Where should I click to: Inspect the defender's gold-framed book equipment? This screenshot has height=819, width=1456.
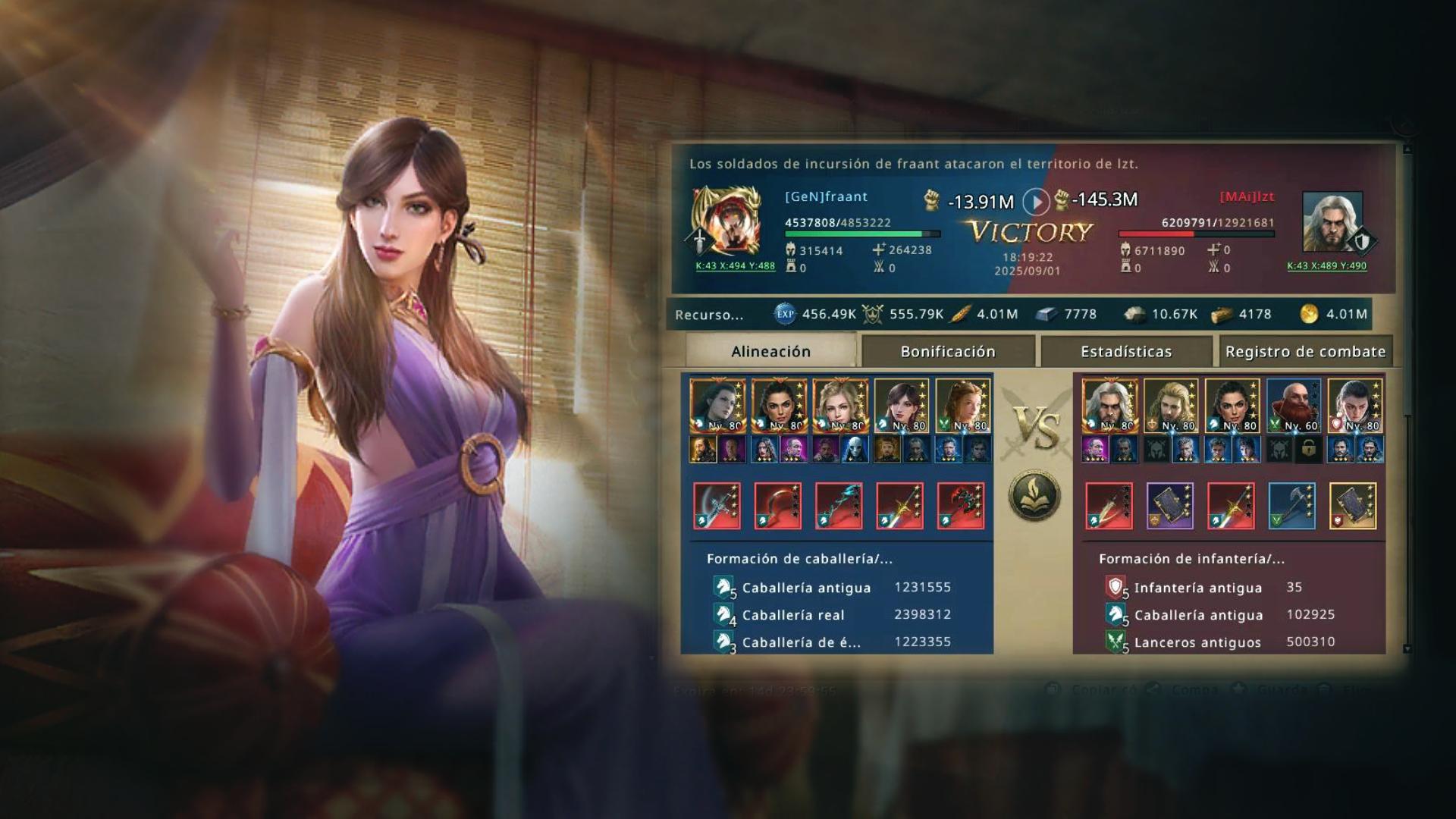click(x=1353, y=506)
